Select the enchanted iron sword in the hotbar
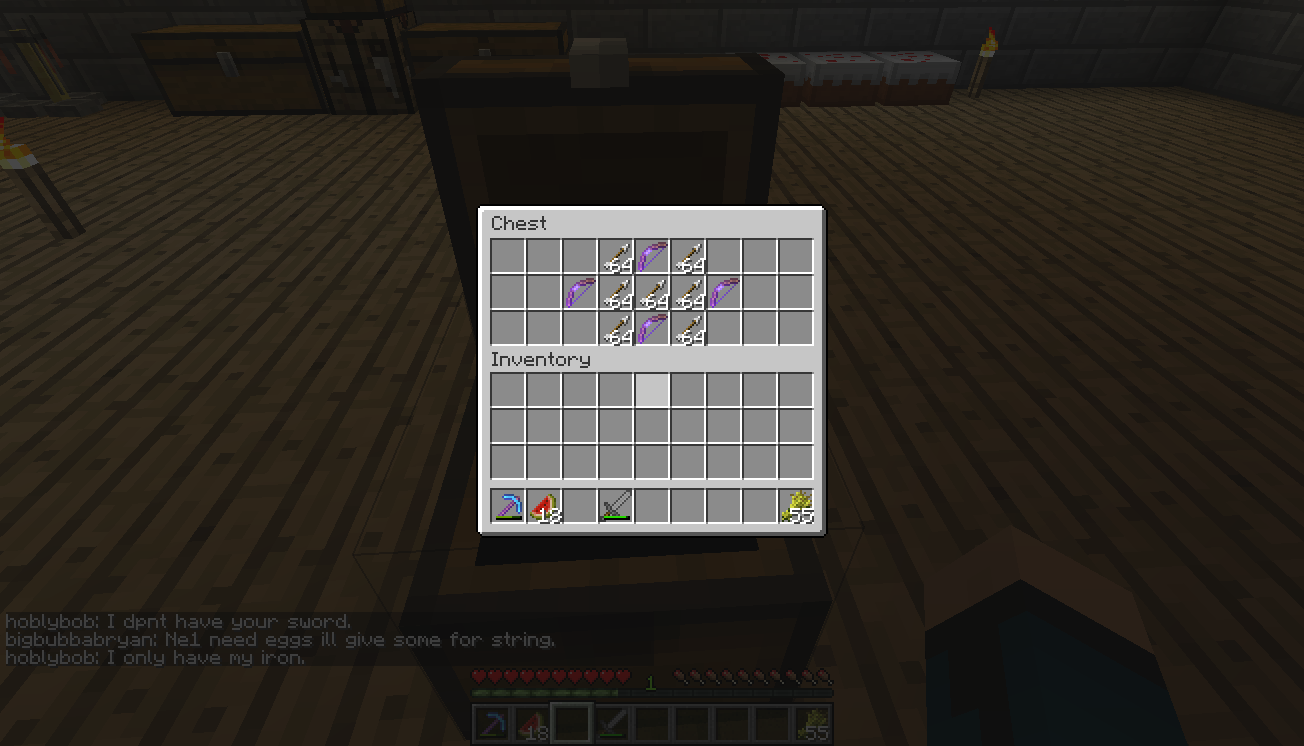Image resolution: width=1304 pixels, height=746 pixels. [616, 506]
